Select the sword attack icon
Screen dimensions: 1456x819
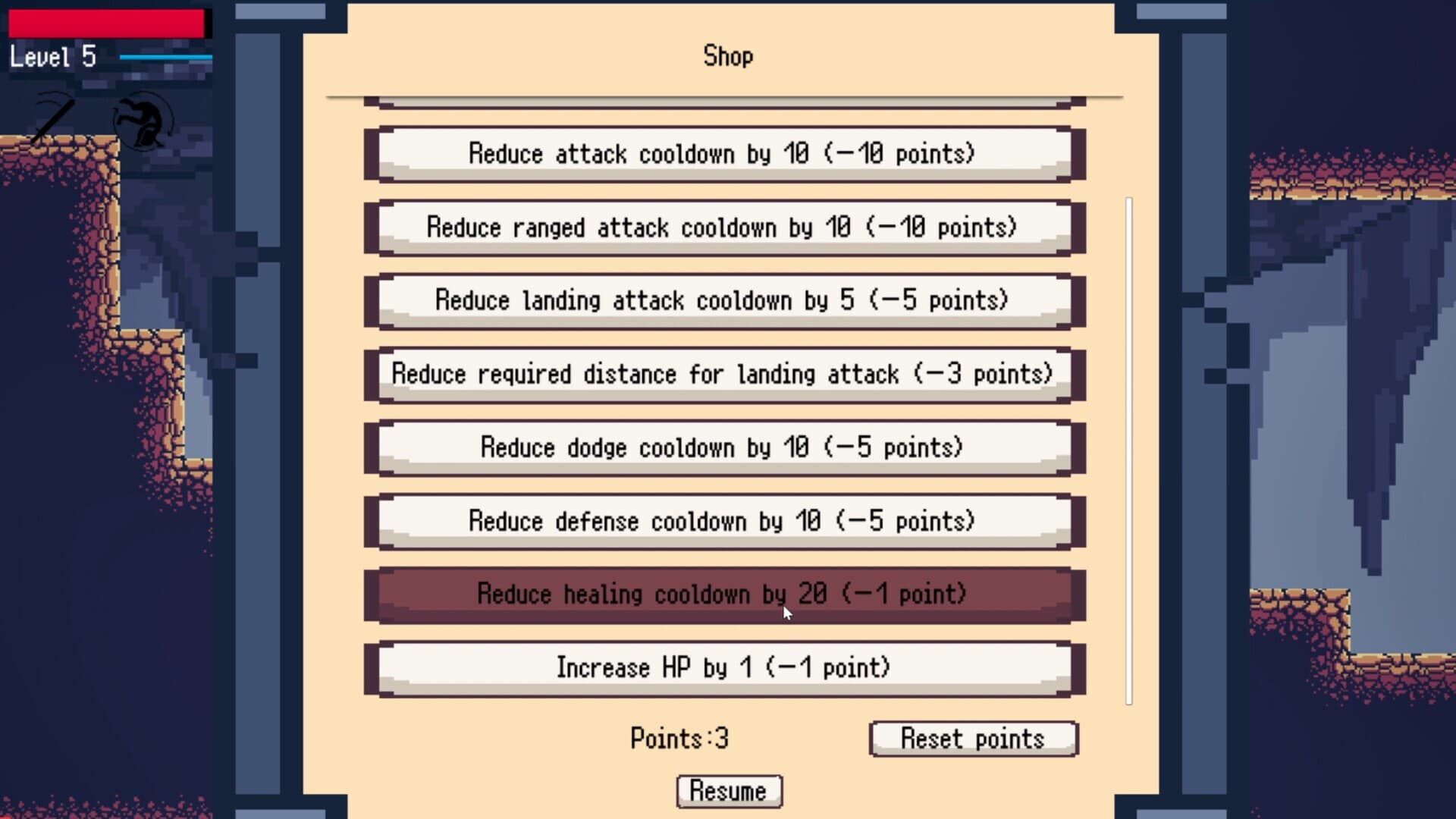click(52, 121)
